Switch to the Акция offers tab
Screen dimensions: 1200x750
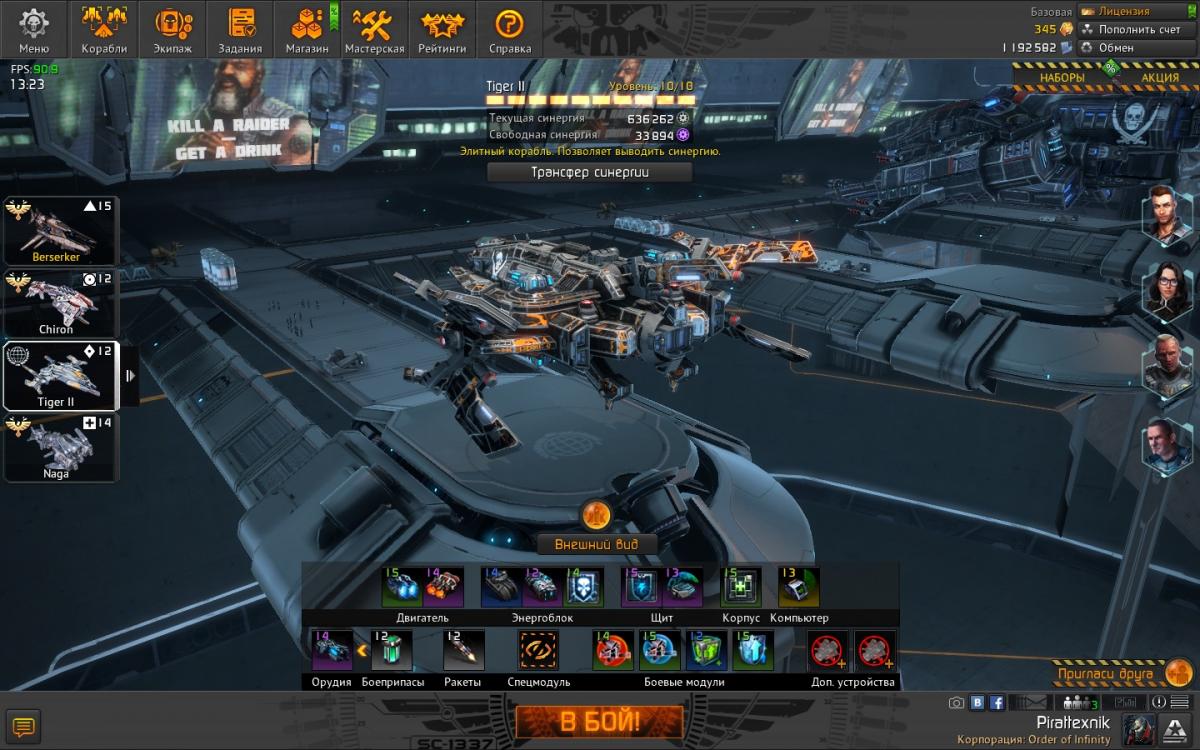(1159, 77)
